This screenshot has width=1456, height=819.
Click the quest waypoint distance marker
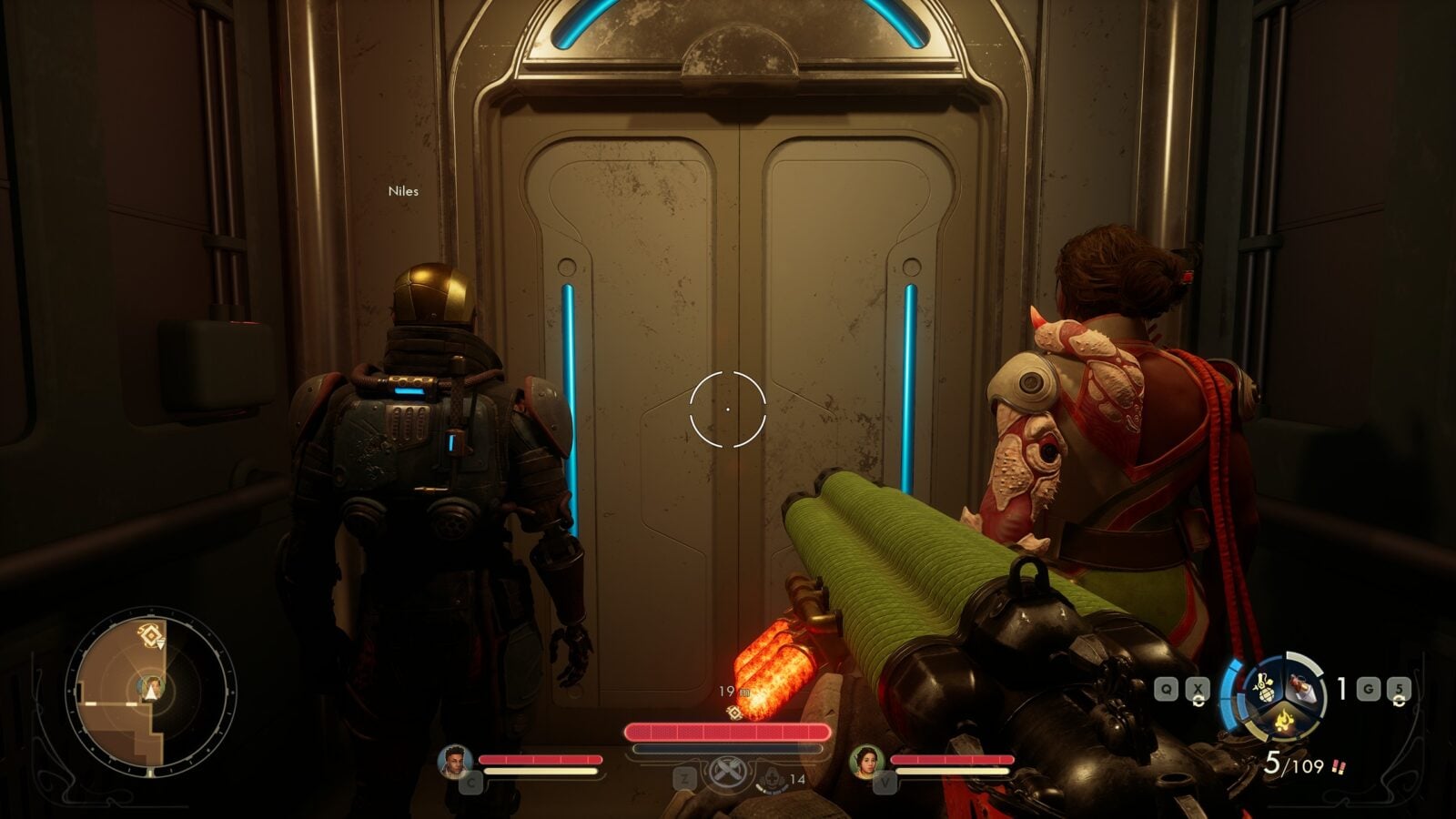[734, 711]
